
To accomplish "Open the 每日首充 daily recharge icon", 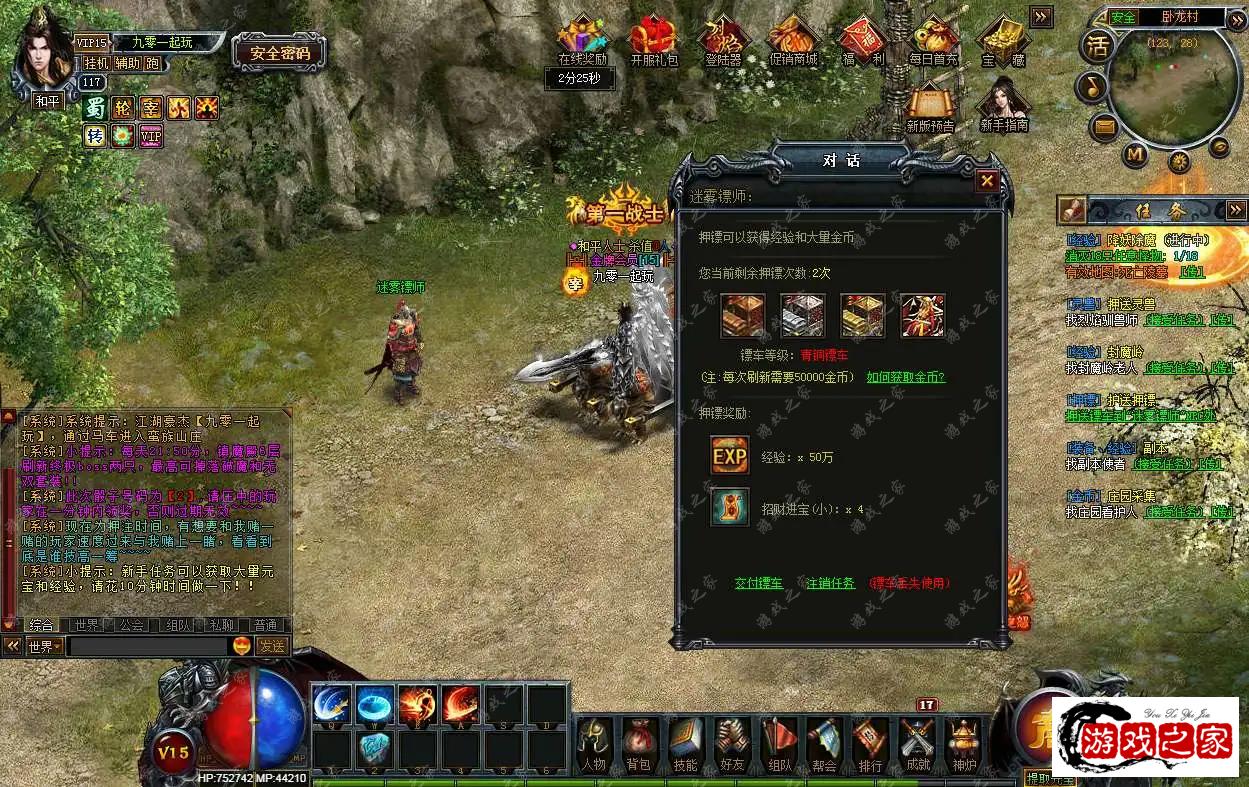I will pos(933,41).
